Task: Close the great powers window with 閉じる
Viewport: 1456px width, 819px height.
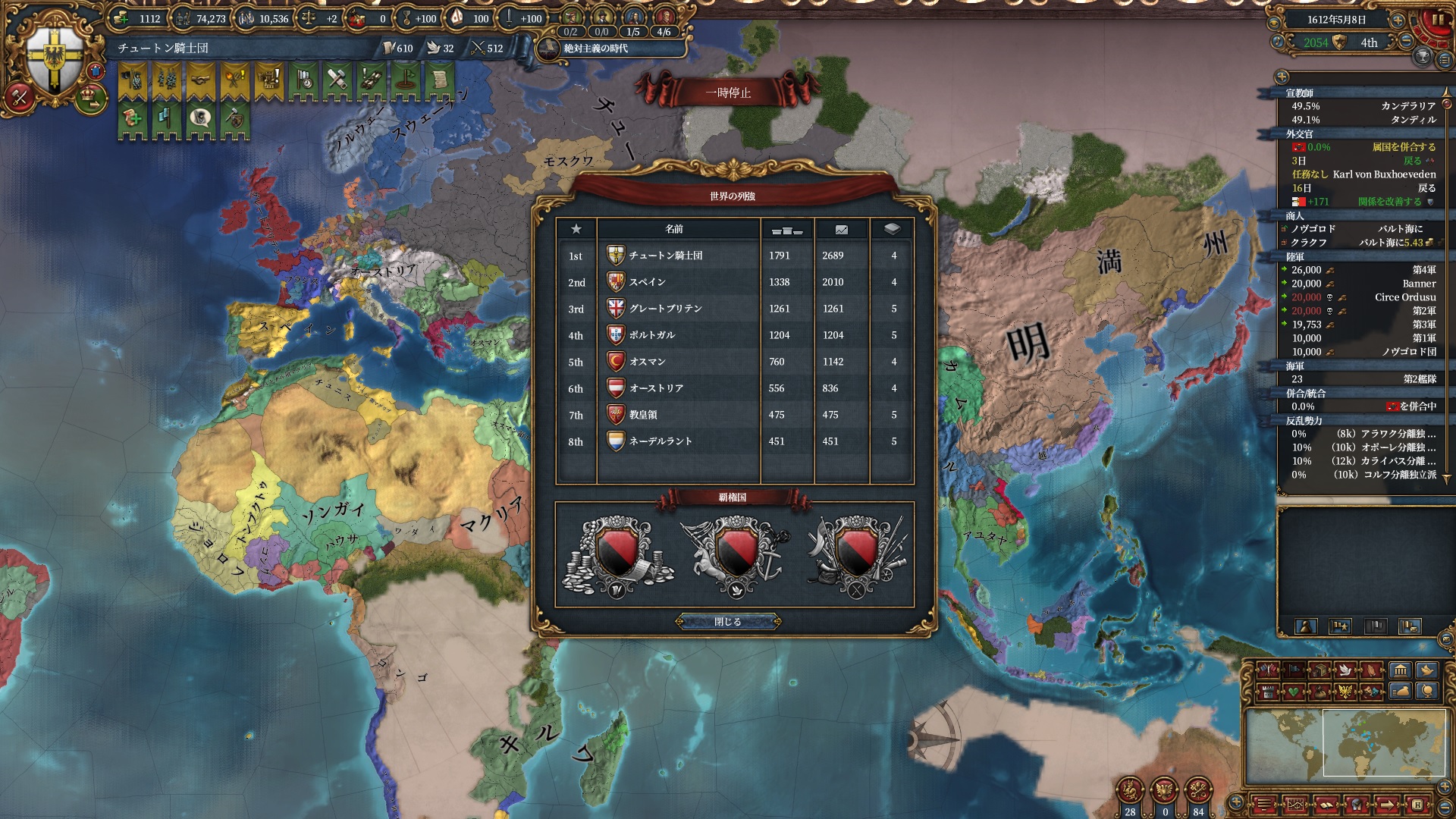Action: (x=728, y=622)
